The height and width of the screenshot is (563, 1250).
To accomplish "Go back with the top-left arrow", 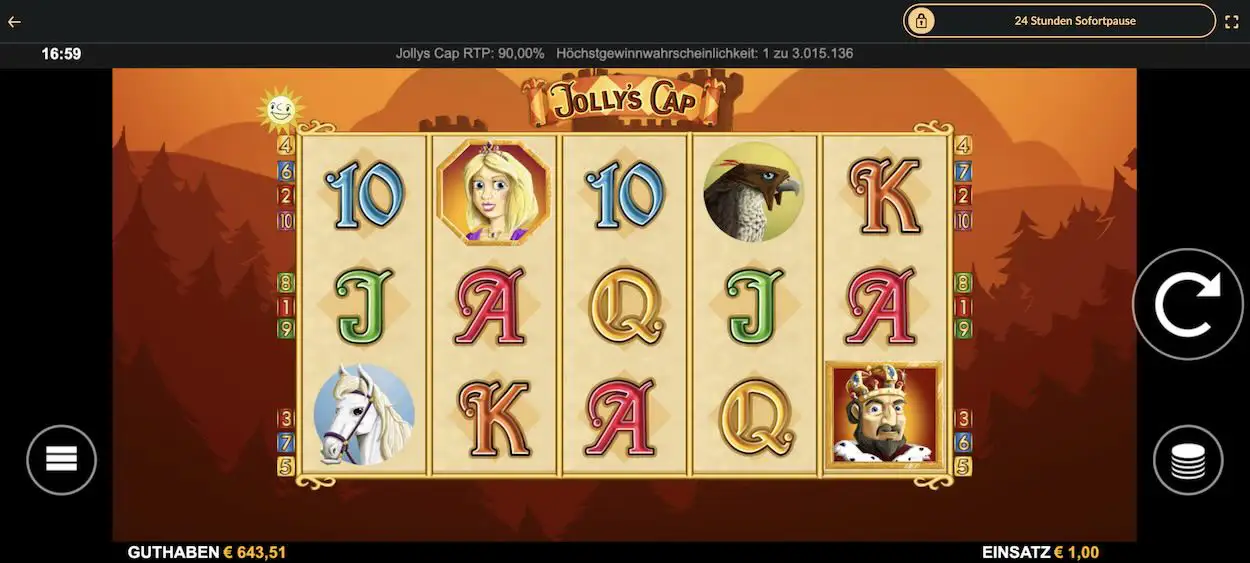I will click(15, 21).
